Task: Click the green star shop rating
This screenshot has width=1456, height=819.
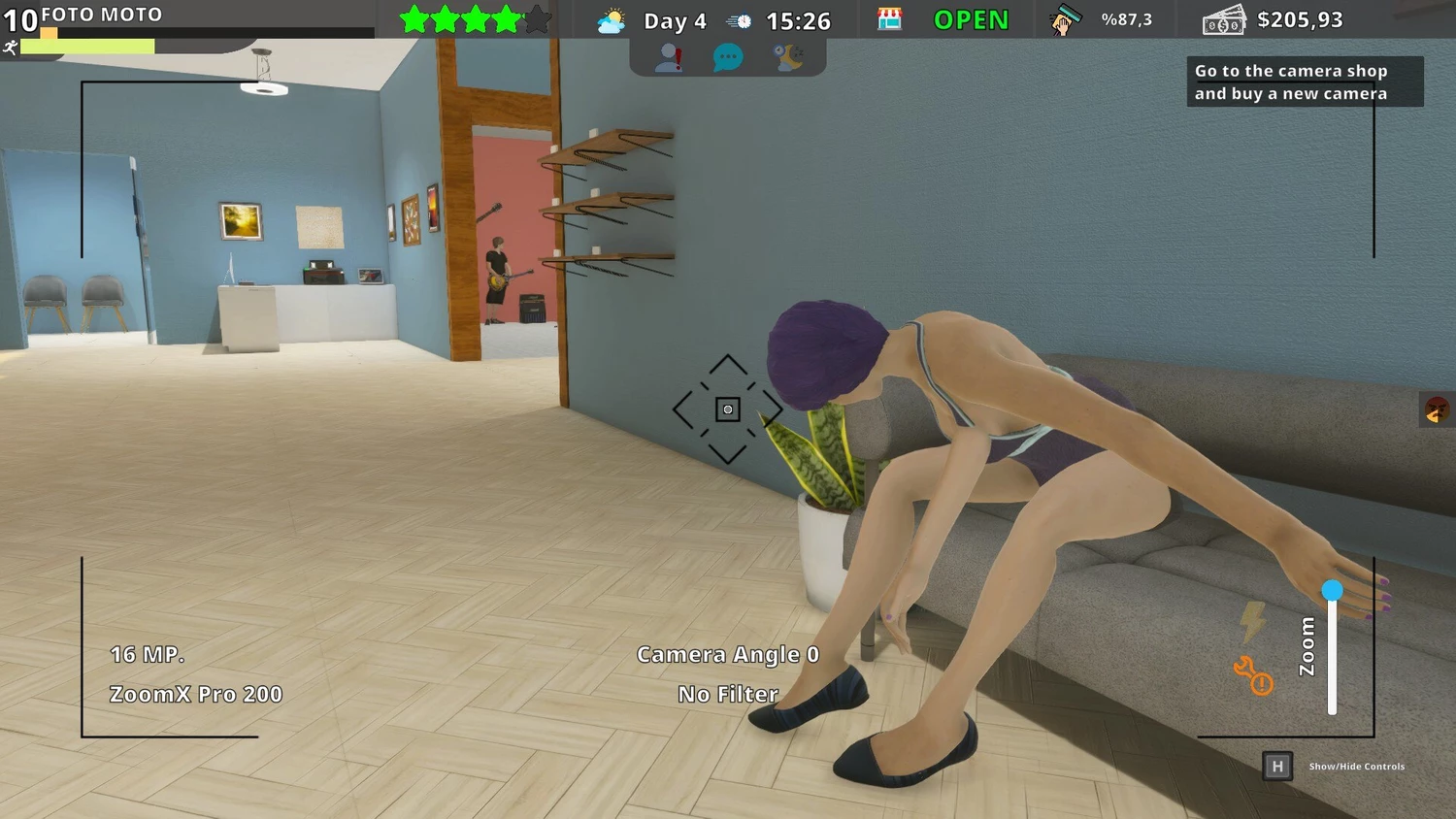Action: 475,19
